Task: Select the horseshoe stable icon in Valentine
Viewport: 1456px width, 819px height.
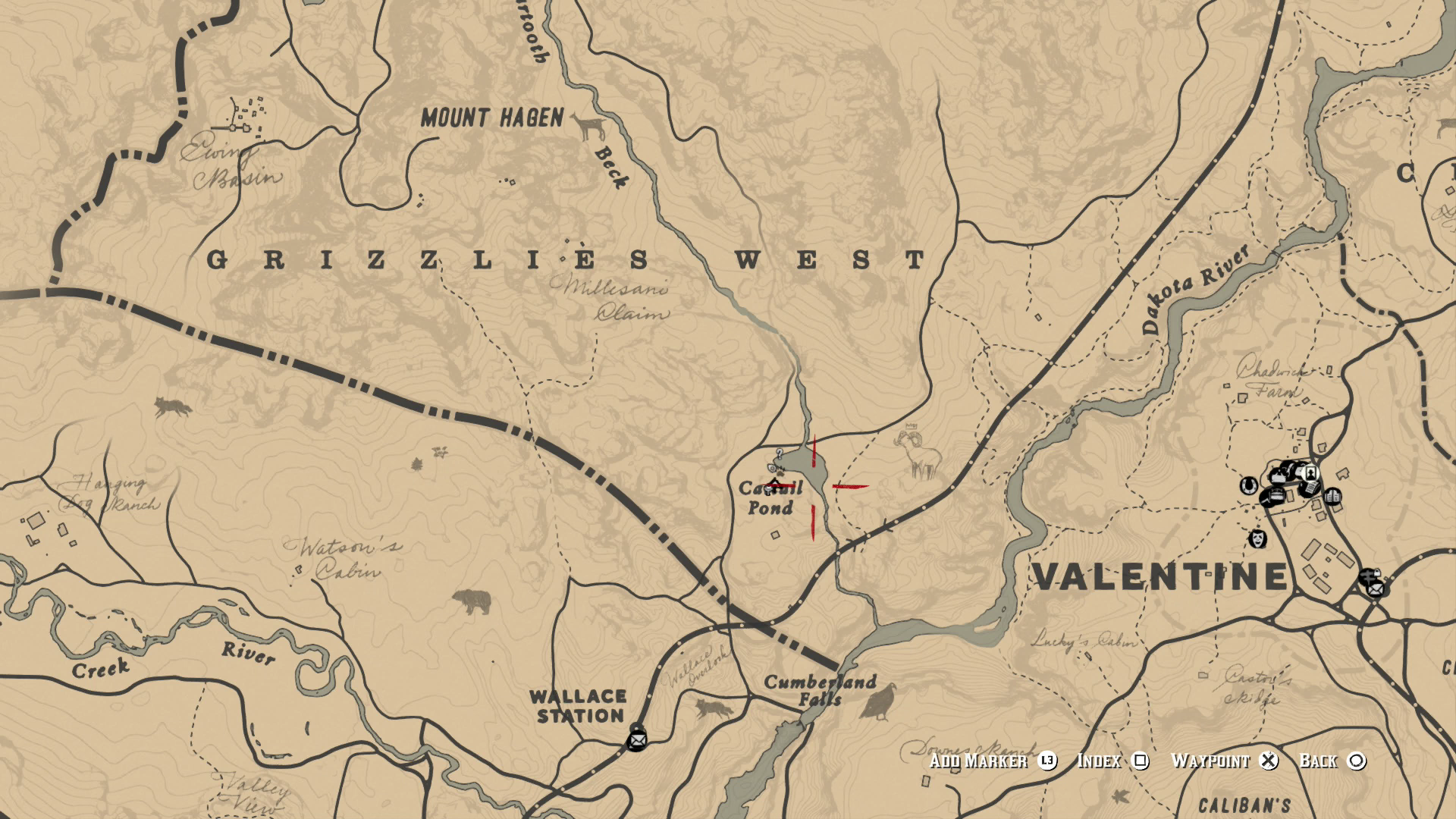Action: point(1248,485)
